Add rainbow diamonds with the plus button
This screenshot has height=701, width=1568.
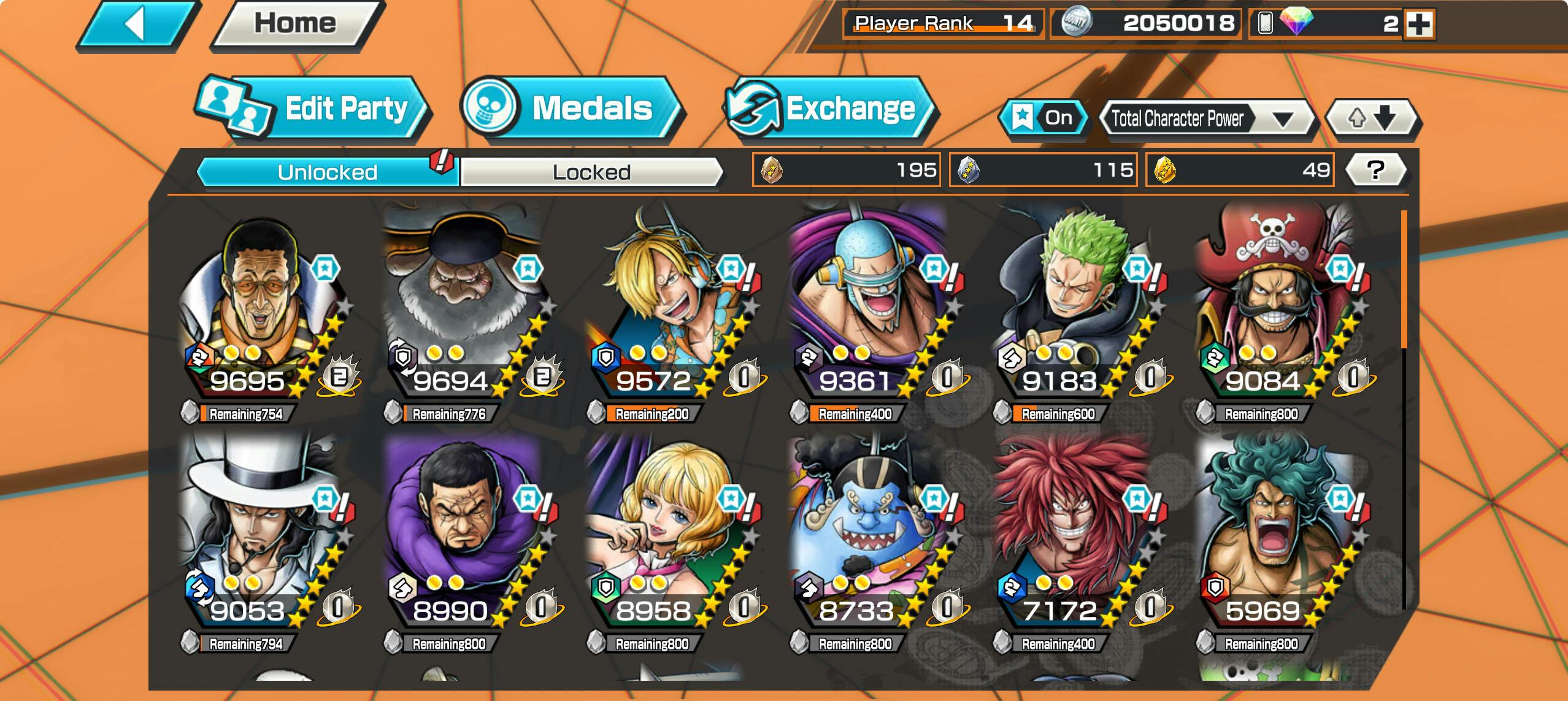click(x=1420, y=25)
